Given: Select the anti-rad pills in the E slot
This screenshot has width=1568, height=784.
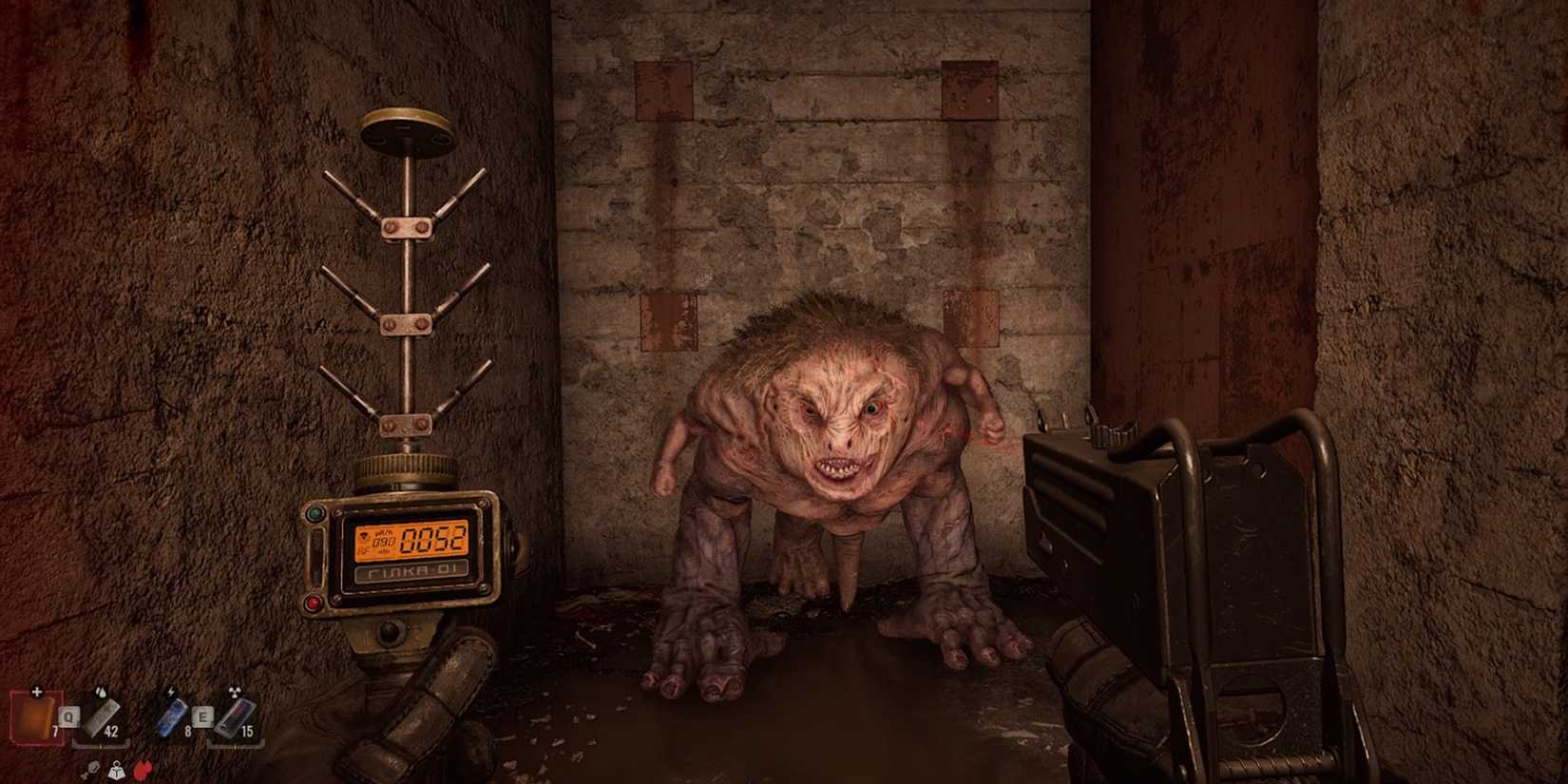Looking at the screenshot, I should (x=232, y=718).
